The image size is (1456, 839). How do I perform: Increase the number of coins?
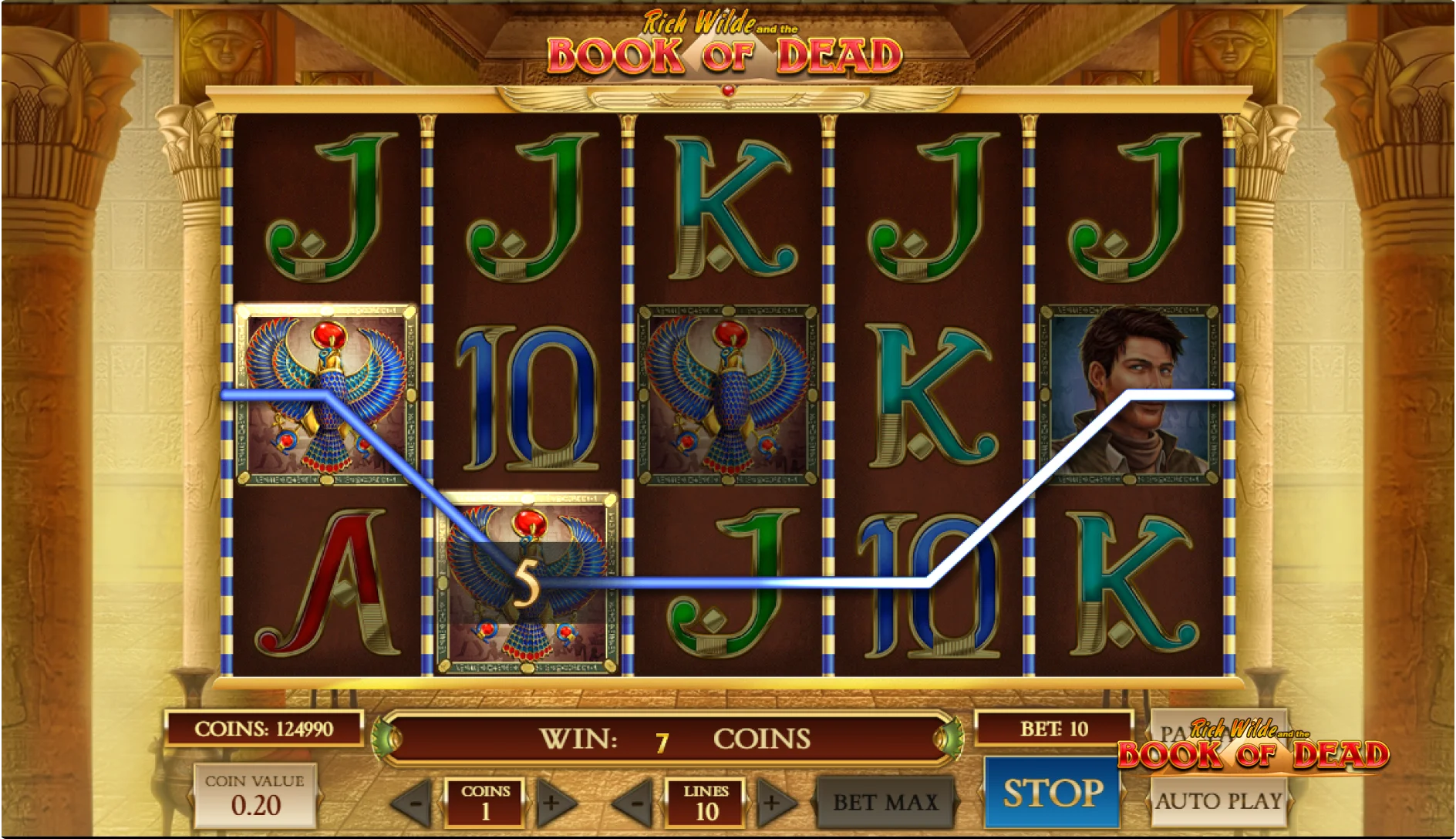(x=552, y=803)
